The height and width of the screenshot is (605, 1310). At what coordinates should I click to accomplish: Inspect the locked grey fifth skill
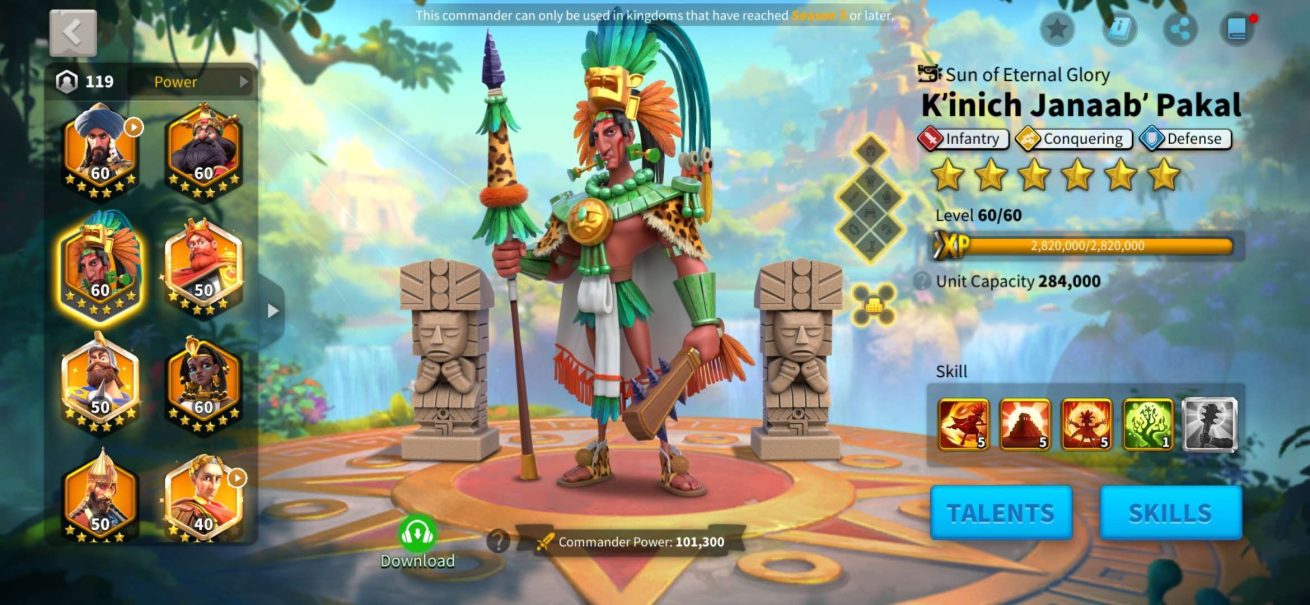(x=1209, y=424)
